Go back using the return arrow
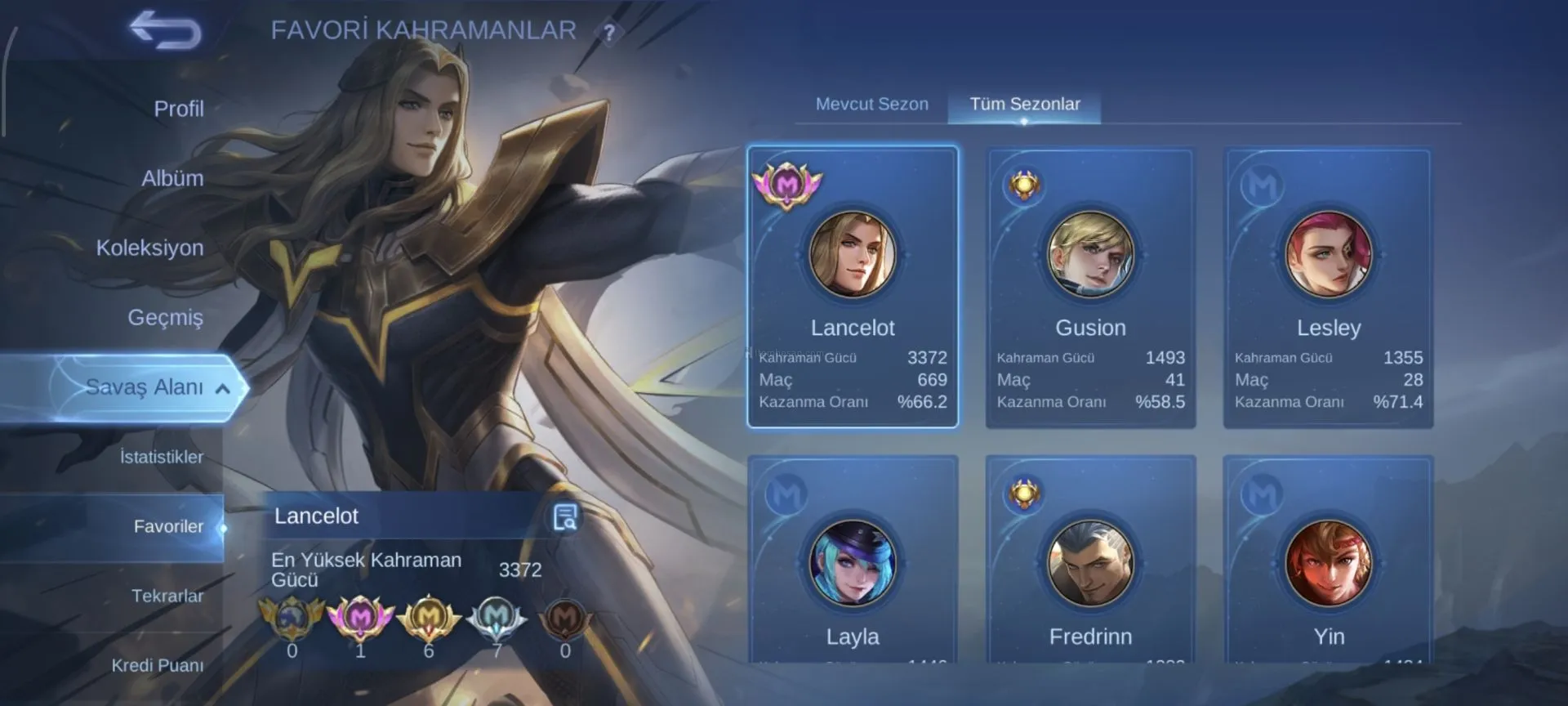Image resolution: width=1568 pixels, height=706 pixels. point(166,31)
